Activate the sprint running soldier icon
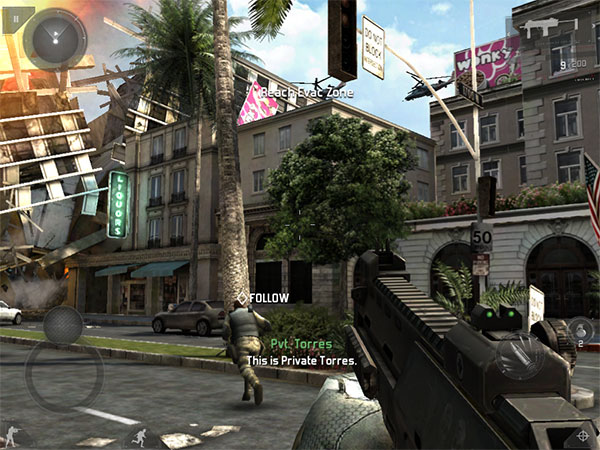This screenshot has width=600, height=450. (140, 436)
